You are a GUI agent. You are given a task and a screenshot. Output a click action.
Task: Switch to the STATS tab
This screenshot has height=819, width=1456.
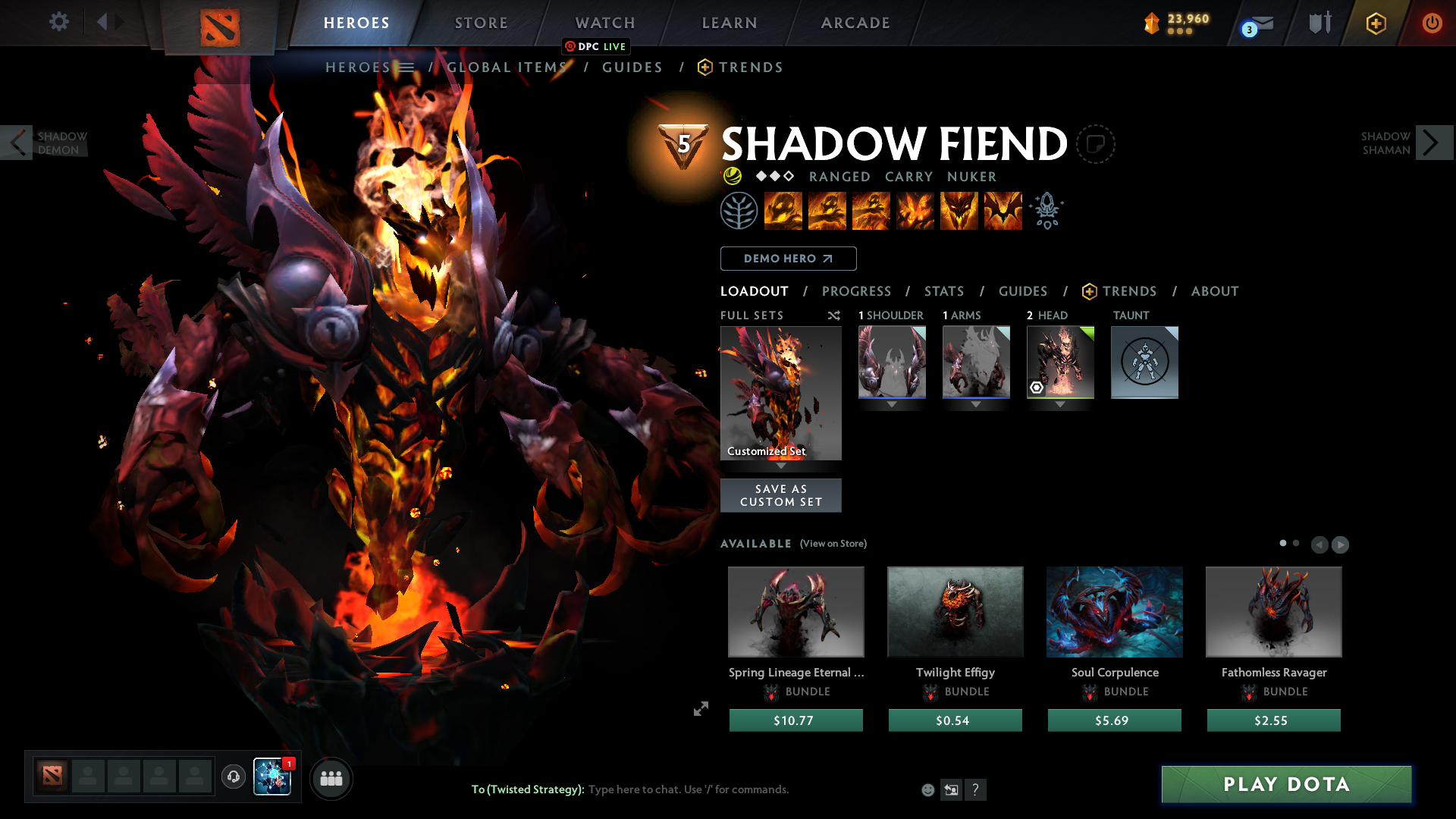pyautogui.click(x=943, y=290)
